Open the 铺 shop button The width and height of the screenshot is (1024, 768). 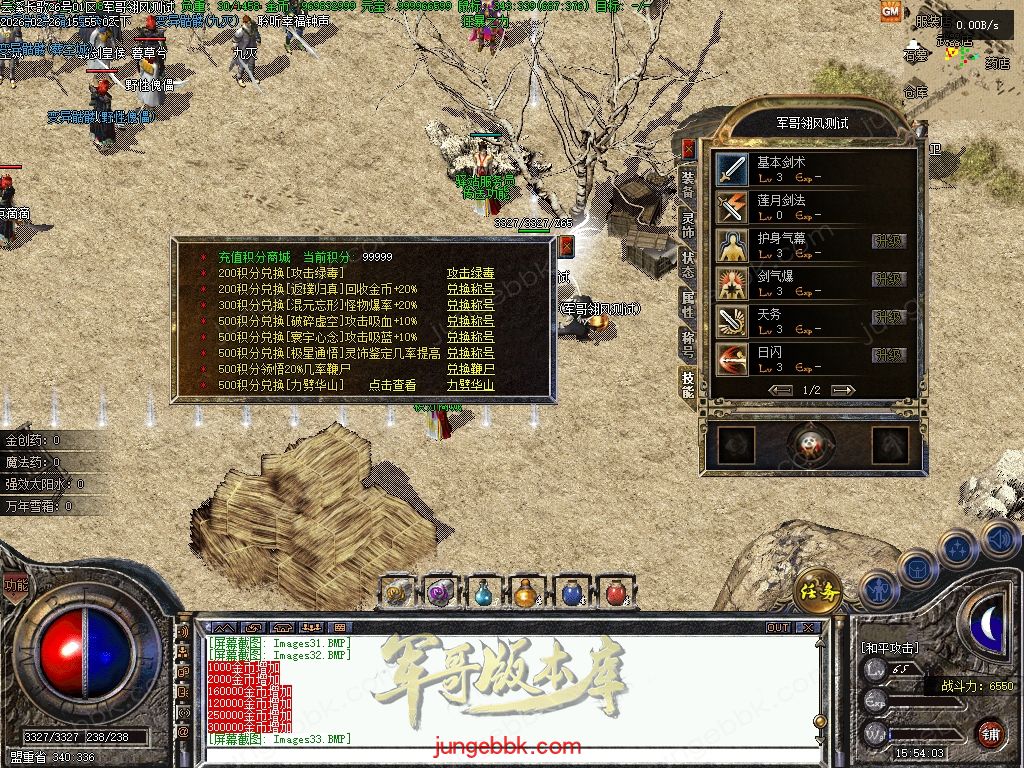990,731
